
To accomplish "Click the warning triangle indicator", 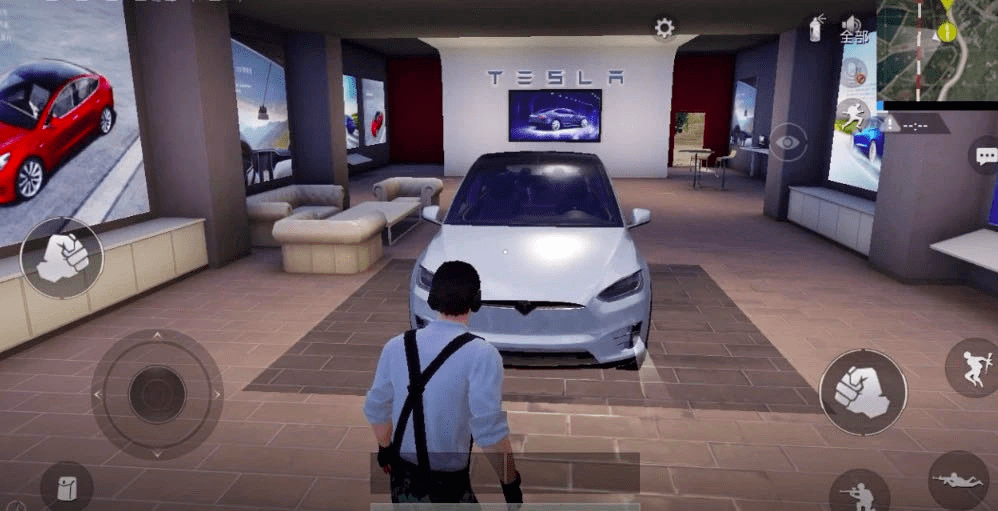I will pyautogui.click(x=891, y=125).
